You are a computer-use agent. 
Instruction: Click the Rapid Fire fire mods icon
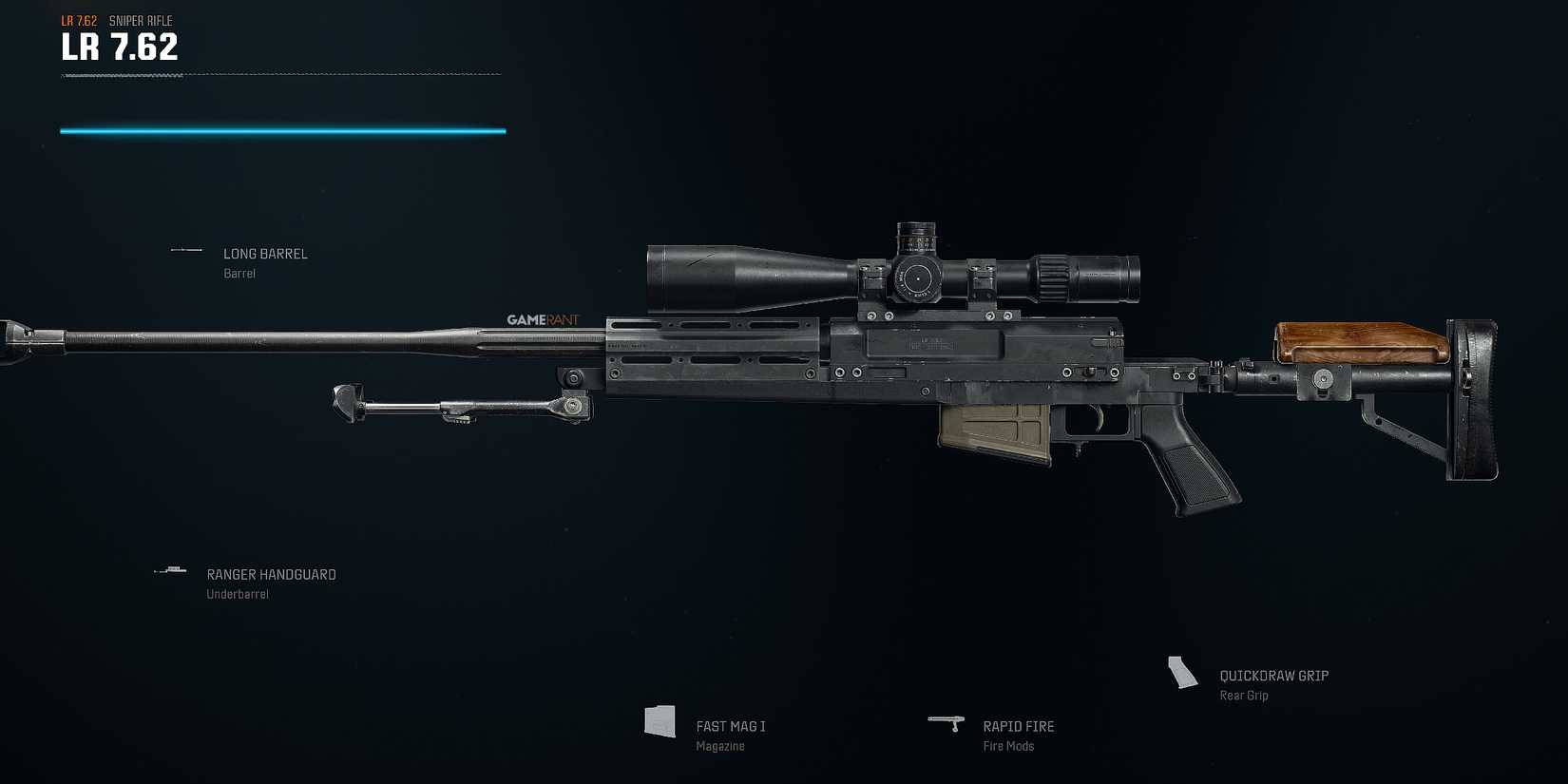coord(948,723)
